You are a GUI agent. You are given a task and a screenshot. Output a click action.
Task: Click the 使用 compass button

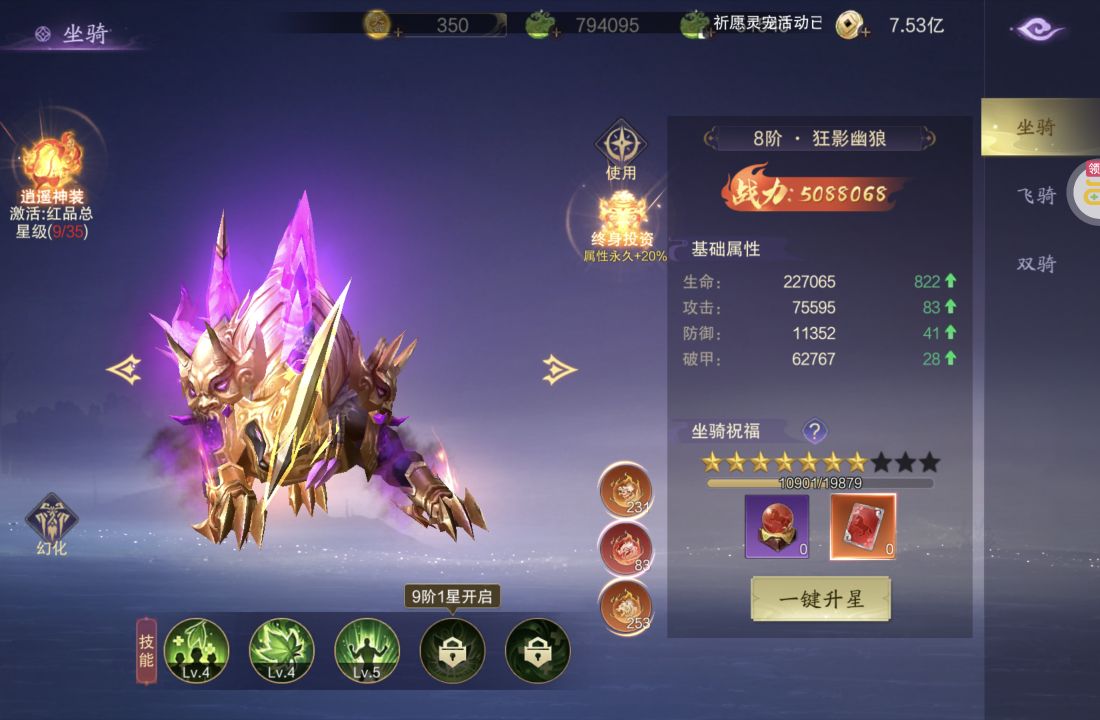621,145
